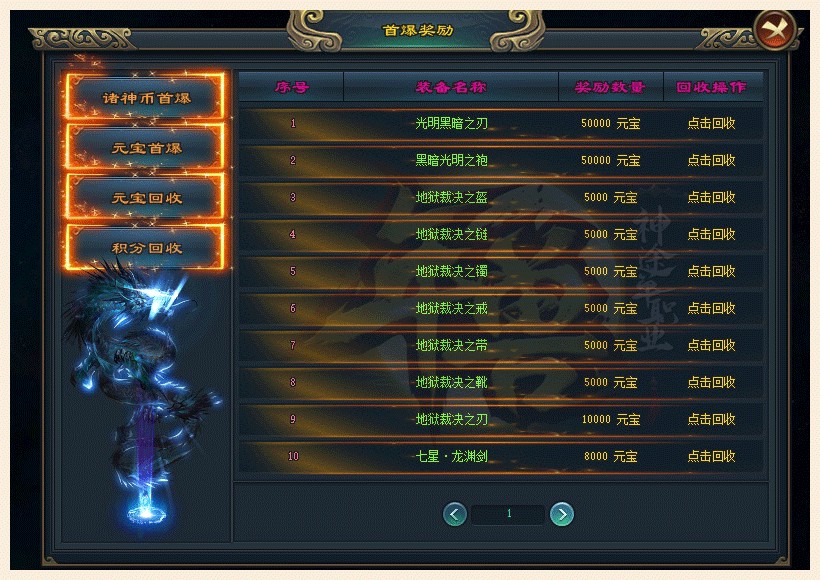Show the 积分回收 tab
820x580 pixels.
(x=146, y=247)
